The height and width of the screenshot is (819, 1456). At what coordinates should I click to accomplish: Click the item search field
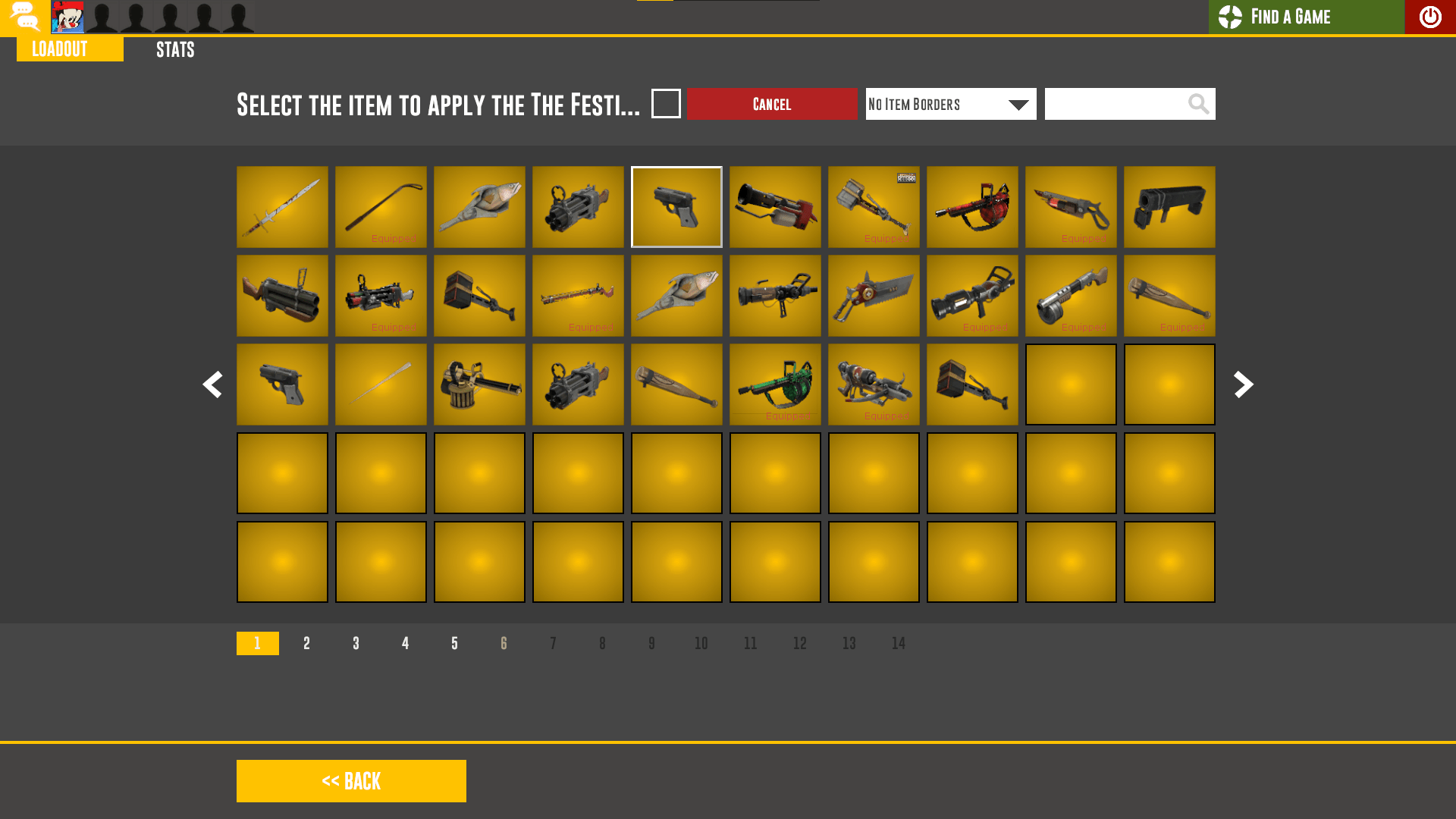[x=1115, y=104]
